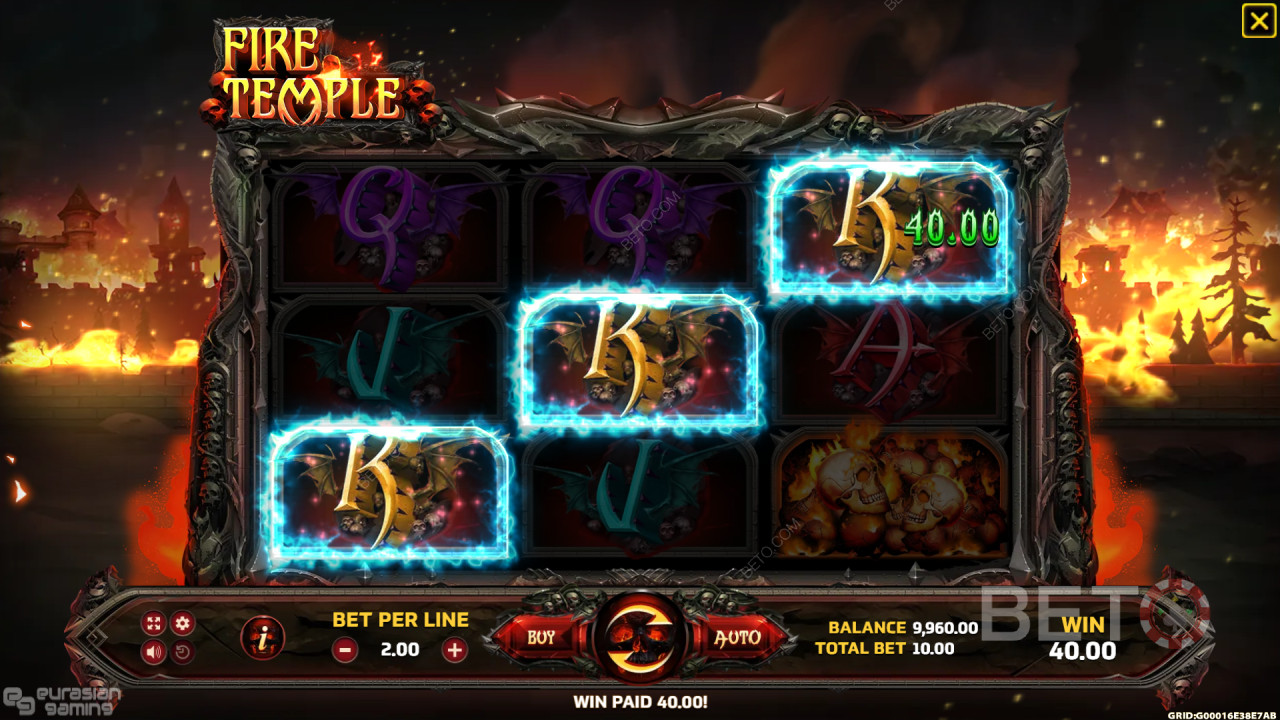Spin the reels with the center button
The image size is (1280, 720).
tap(638, 636)
